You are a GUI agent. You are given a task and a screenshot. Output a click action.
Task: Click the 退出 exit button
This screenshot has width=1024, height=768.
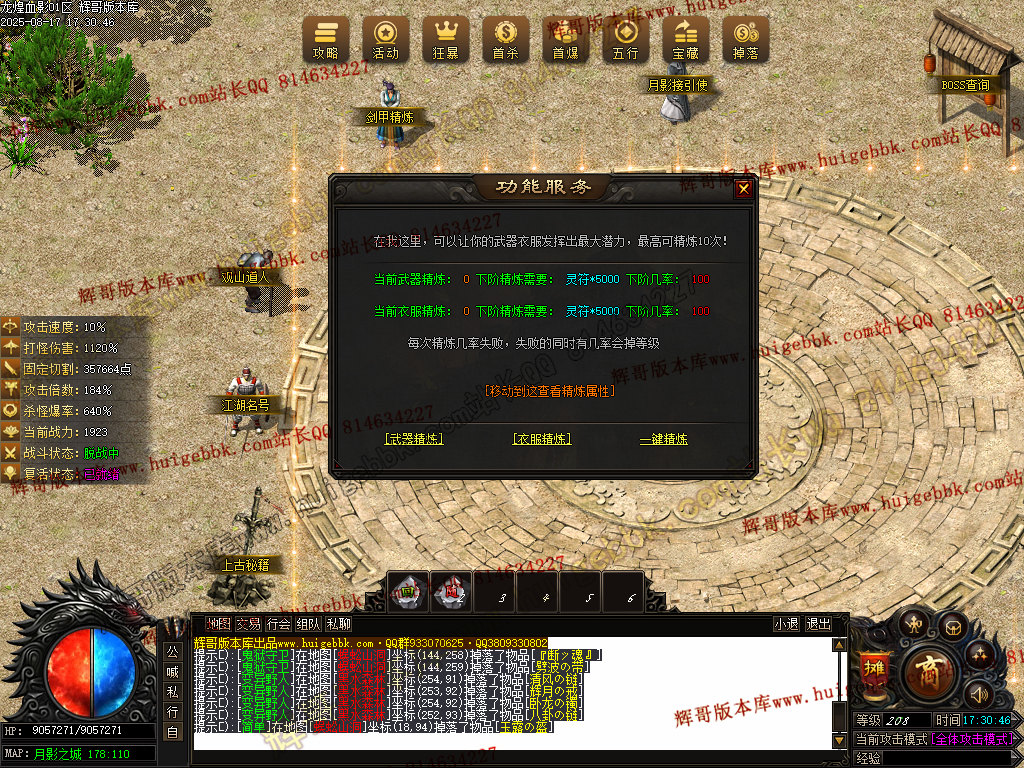pos(818,624)
